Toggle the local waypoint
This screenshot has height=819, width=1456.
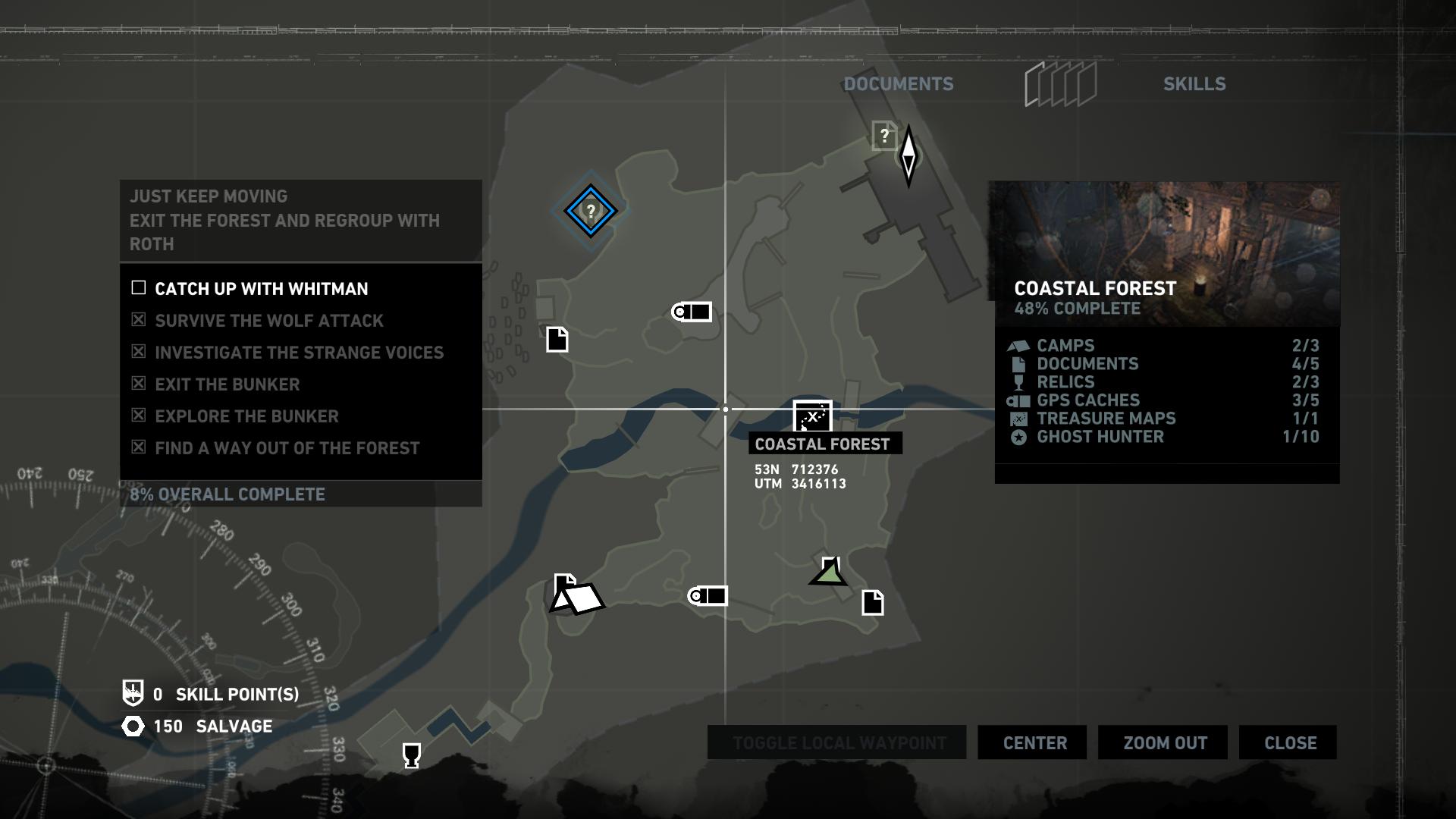tap(839, 743)
